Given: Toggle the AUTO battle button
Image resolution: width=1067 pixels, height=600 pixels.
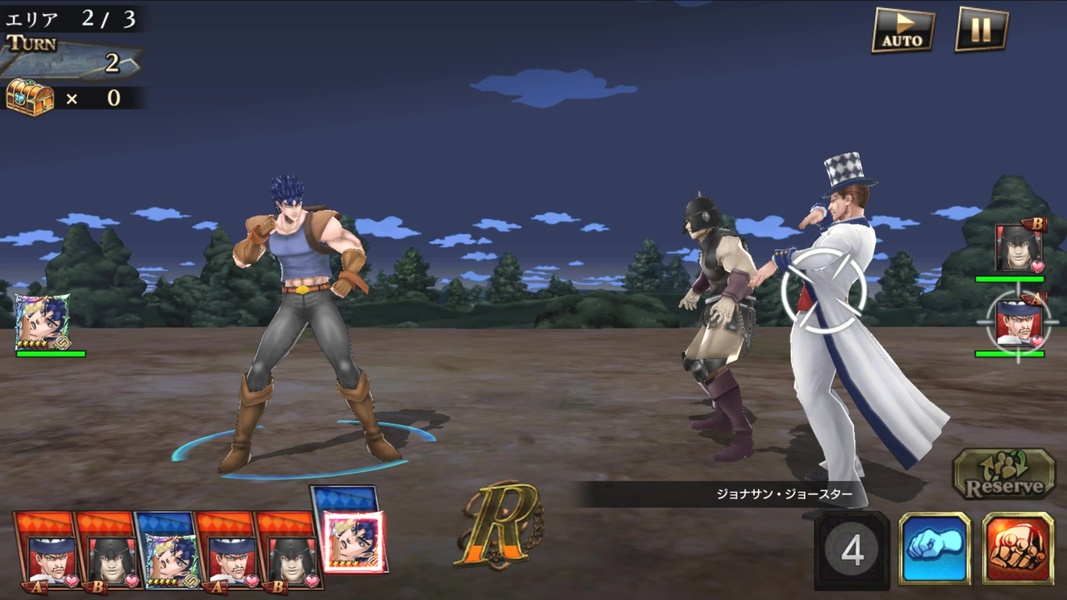Looking at the screenshot, I should click(x=903, y=30).
